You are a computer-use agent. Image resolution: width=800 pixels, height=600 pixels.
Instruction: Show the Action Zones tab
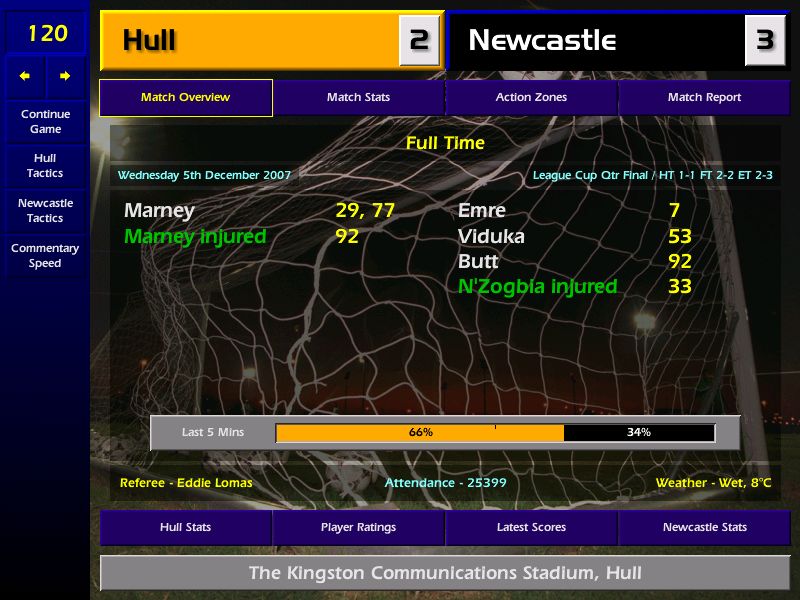[531, 97]
